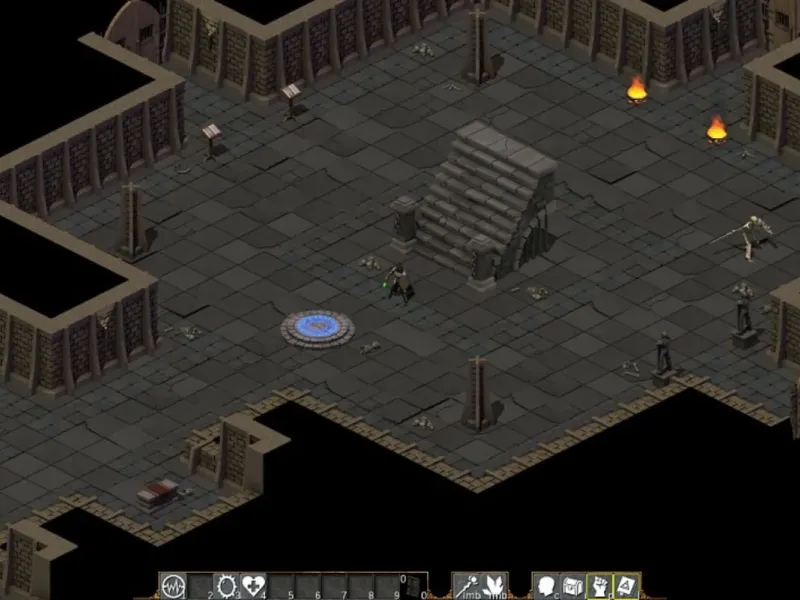Cast the heart with cross healing ability
This screenshot has width=800, height=600.
click(x=253, y=586)
